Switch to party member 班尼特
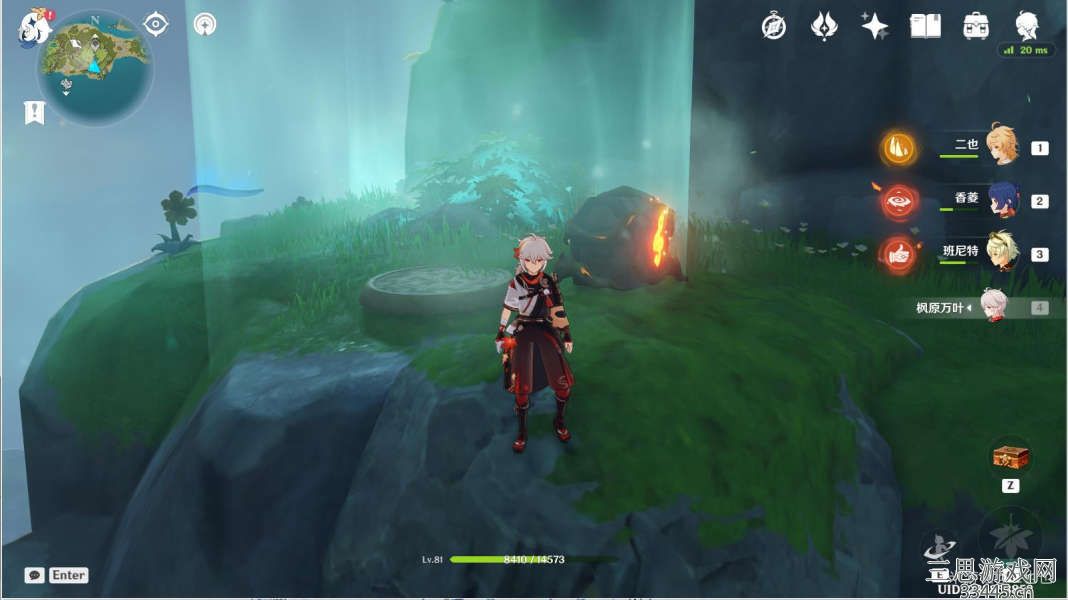The width and height of the screenshot is (1068, 600). pyautogui.click(x=1001, y=253)
